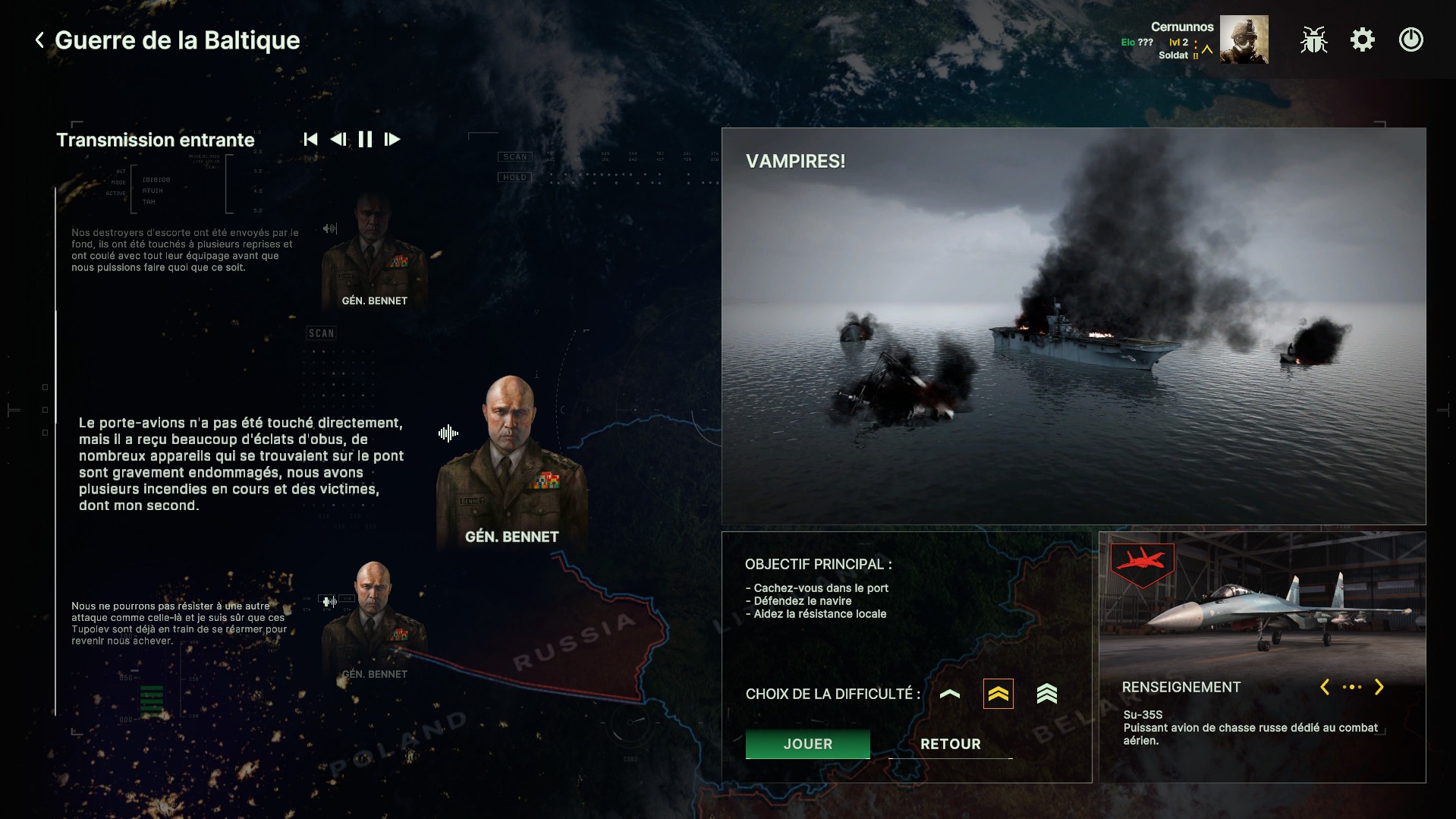
Task: Advance to the next transmission message
Action: coord(392,140)
